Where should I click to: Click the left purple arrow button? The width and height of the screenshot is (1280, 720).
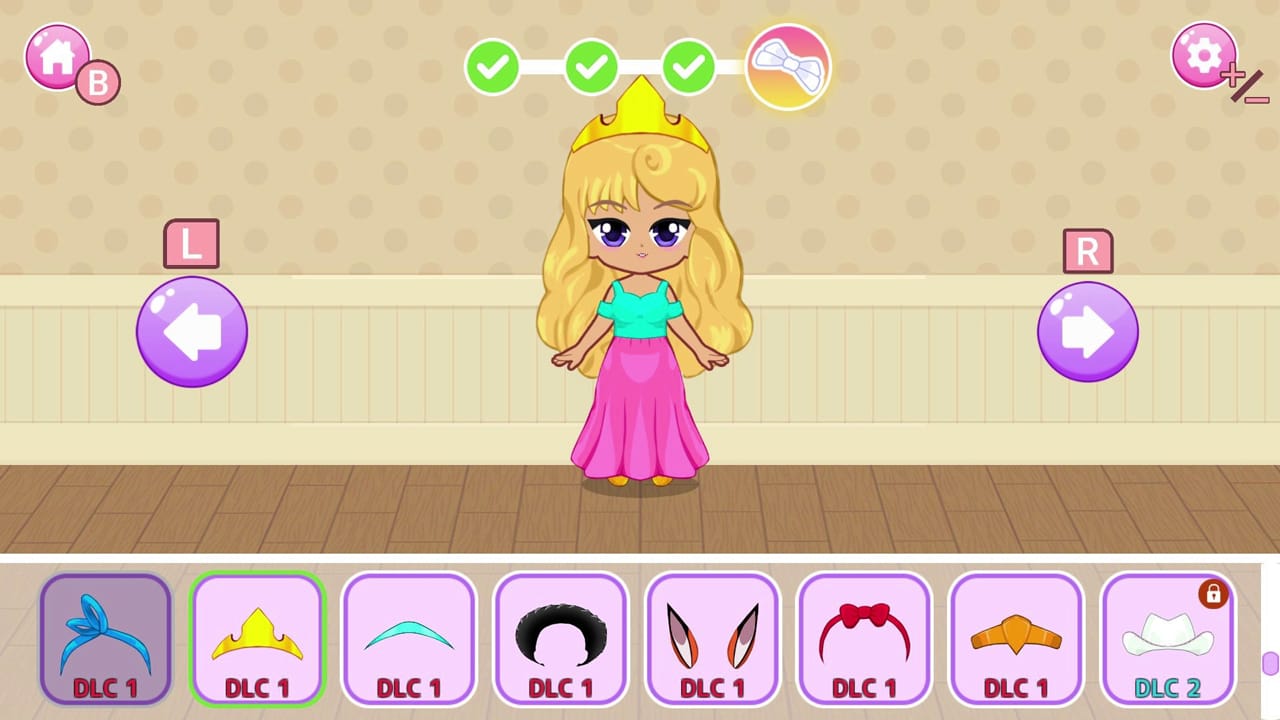click(x=191, y=330)
